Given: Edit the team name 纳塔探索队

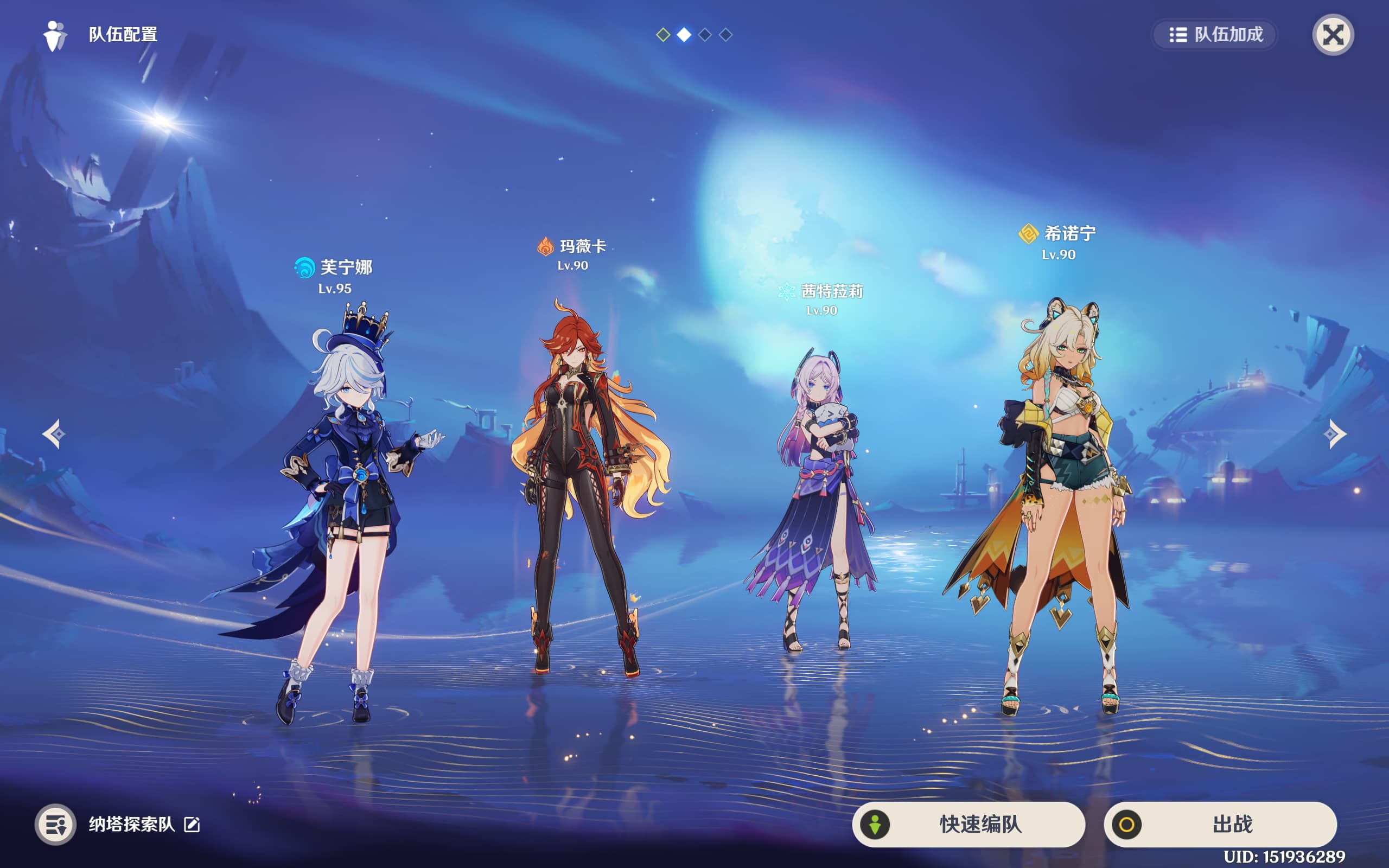Looking at the screenshot, I should click(192, 825).
